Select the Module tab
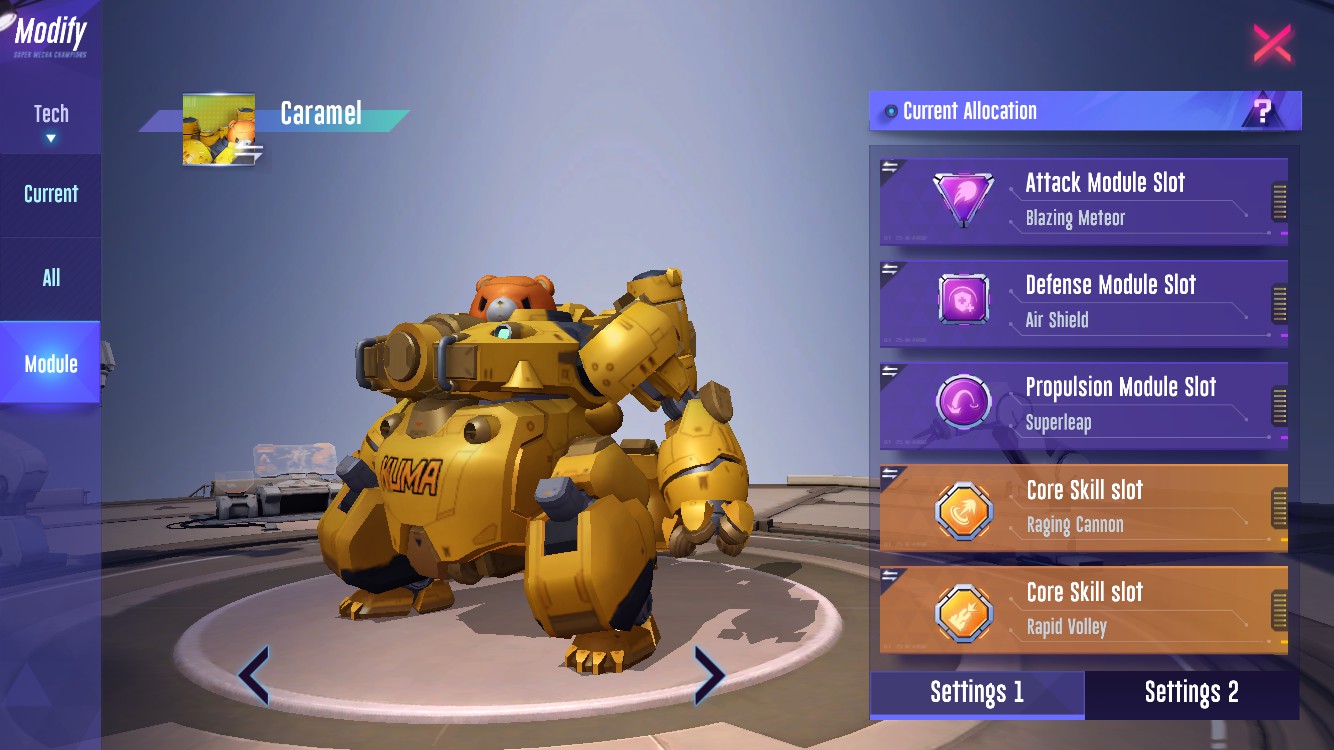This screenshot has width=1334, height=750. click(51, 363)
